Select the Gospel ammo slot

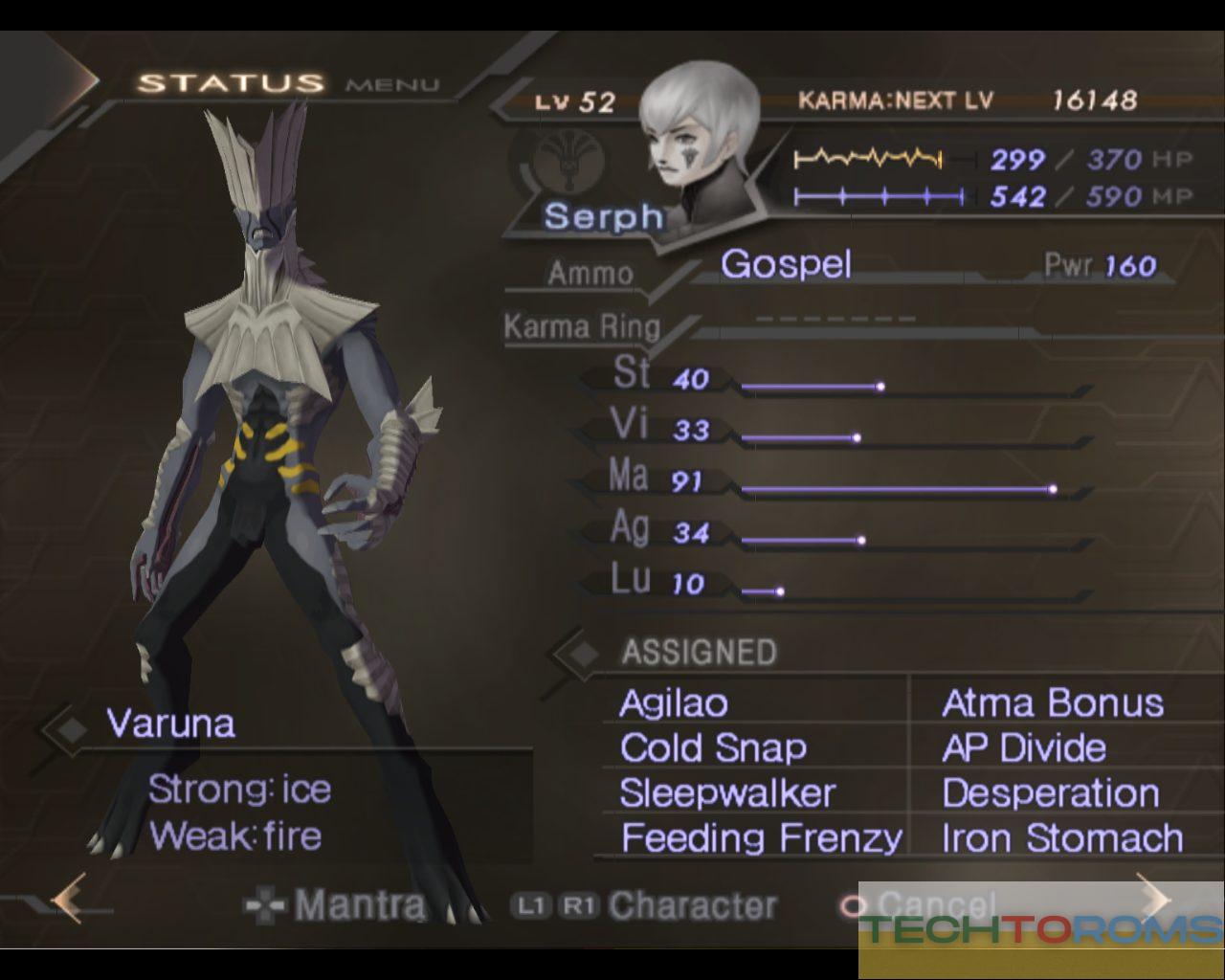[786, 264]
